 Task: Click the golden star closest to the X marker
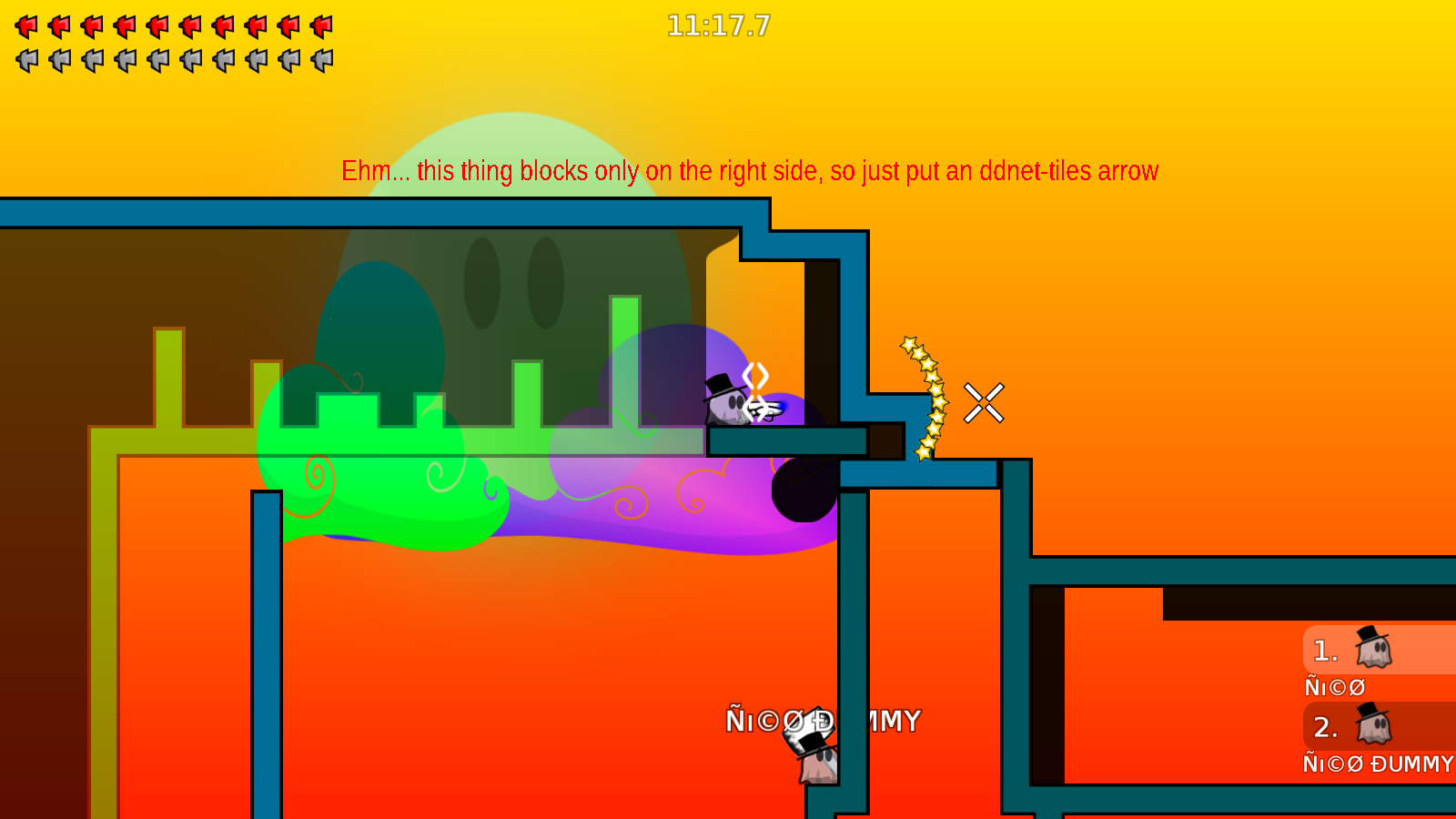pyautogui.click(x=937, y=400)
